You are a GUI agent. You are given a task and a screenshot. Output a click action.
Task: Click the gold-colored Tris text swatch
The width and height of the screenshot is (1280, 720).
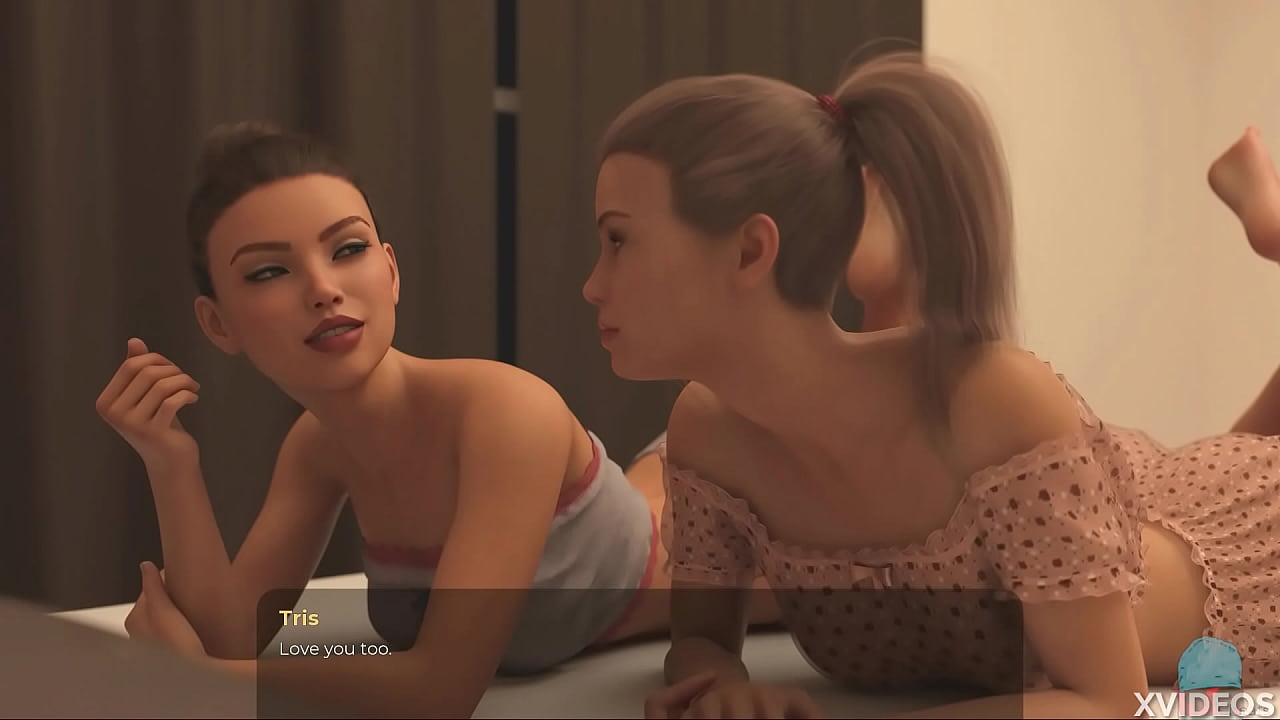tap(301, 618)
